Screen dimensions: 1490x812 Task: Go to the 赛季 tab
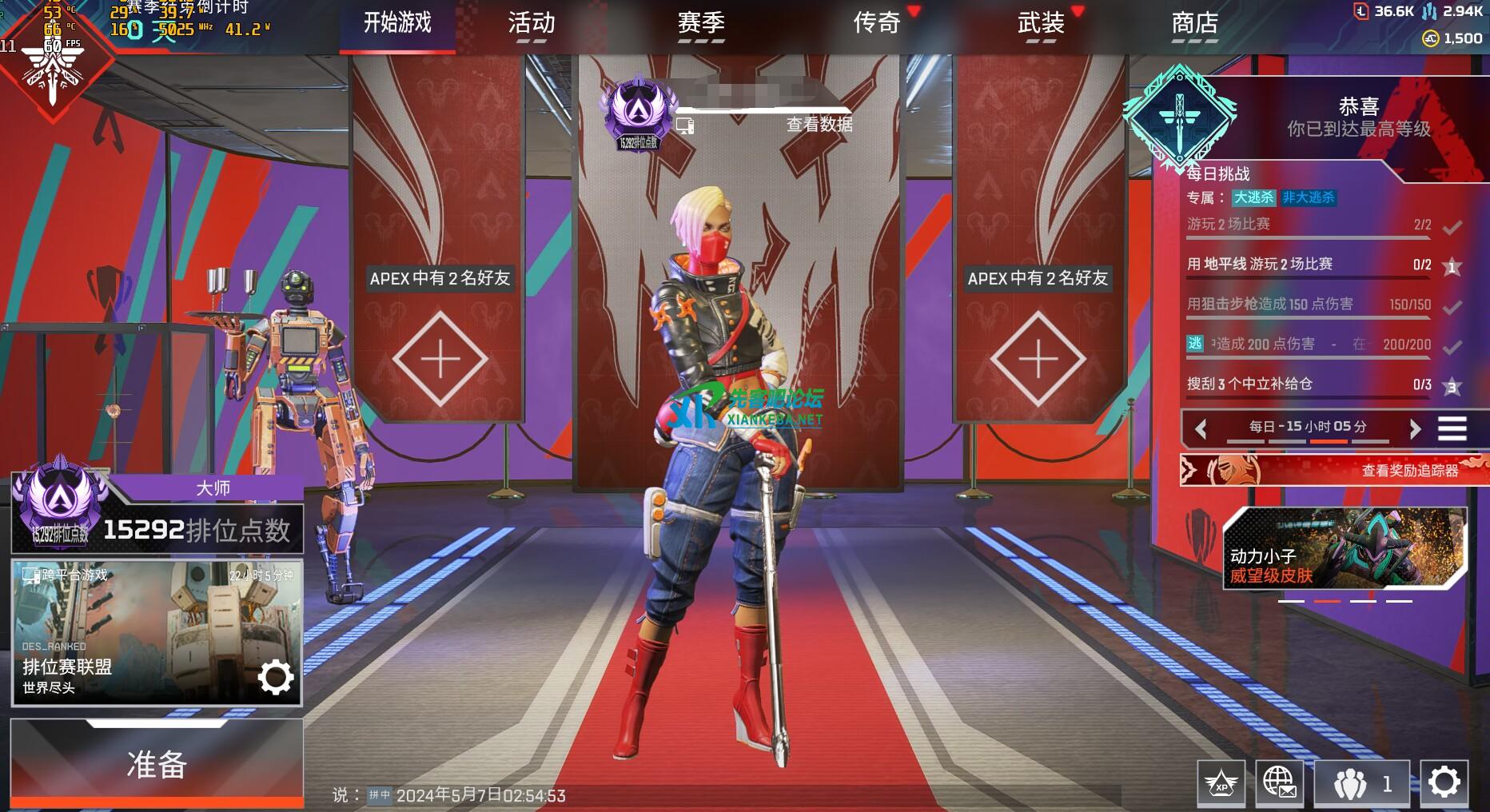pyautogui.click(x=701, y=23)
